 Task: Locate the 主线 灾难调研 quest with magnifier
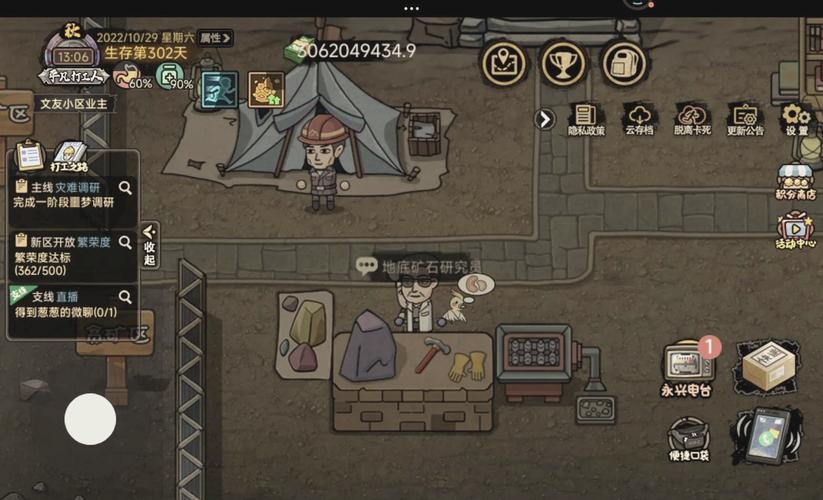(x=125, y=187)
